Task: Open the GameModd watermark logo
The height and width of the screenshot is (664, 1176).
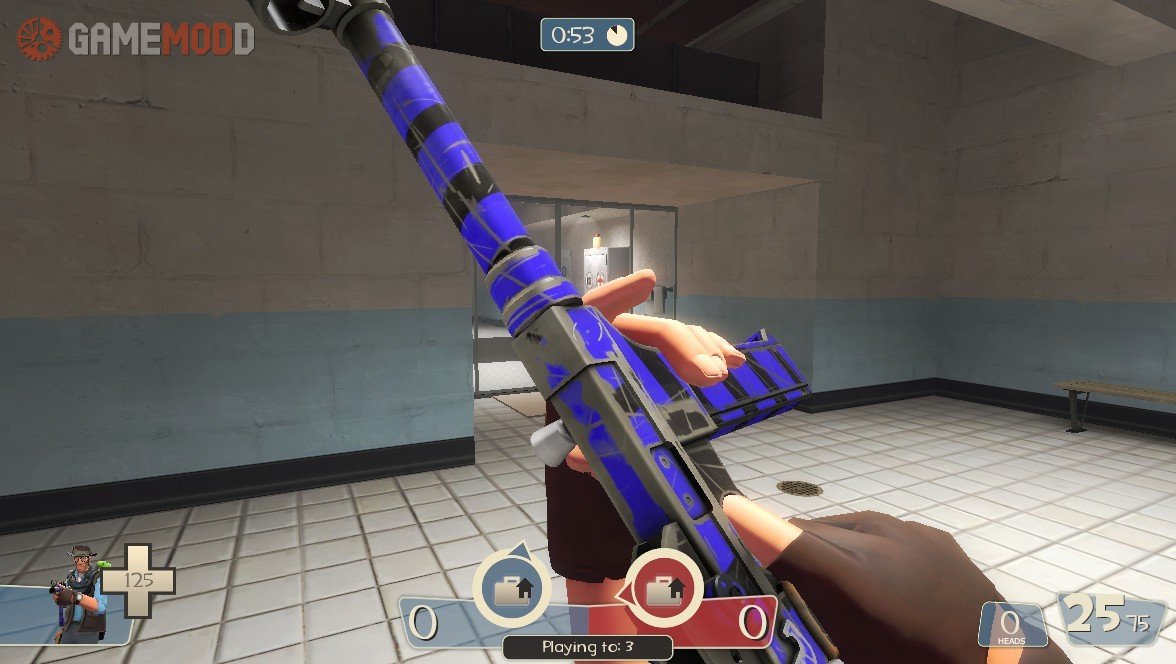Action: point(135,39)
